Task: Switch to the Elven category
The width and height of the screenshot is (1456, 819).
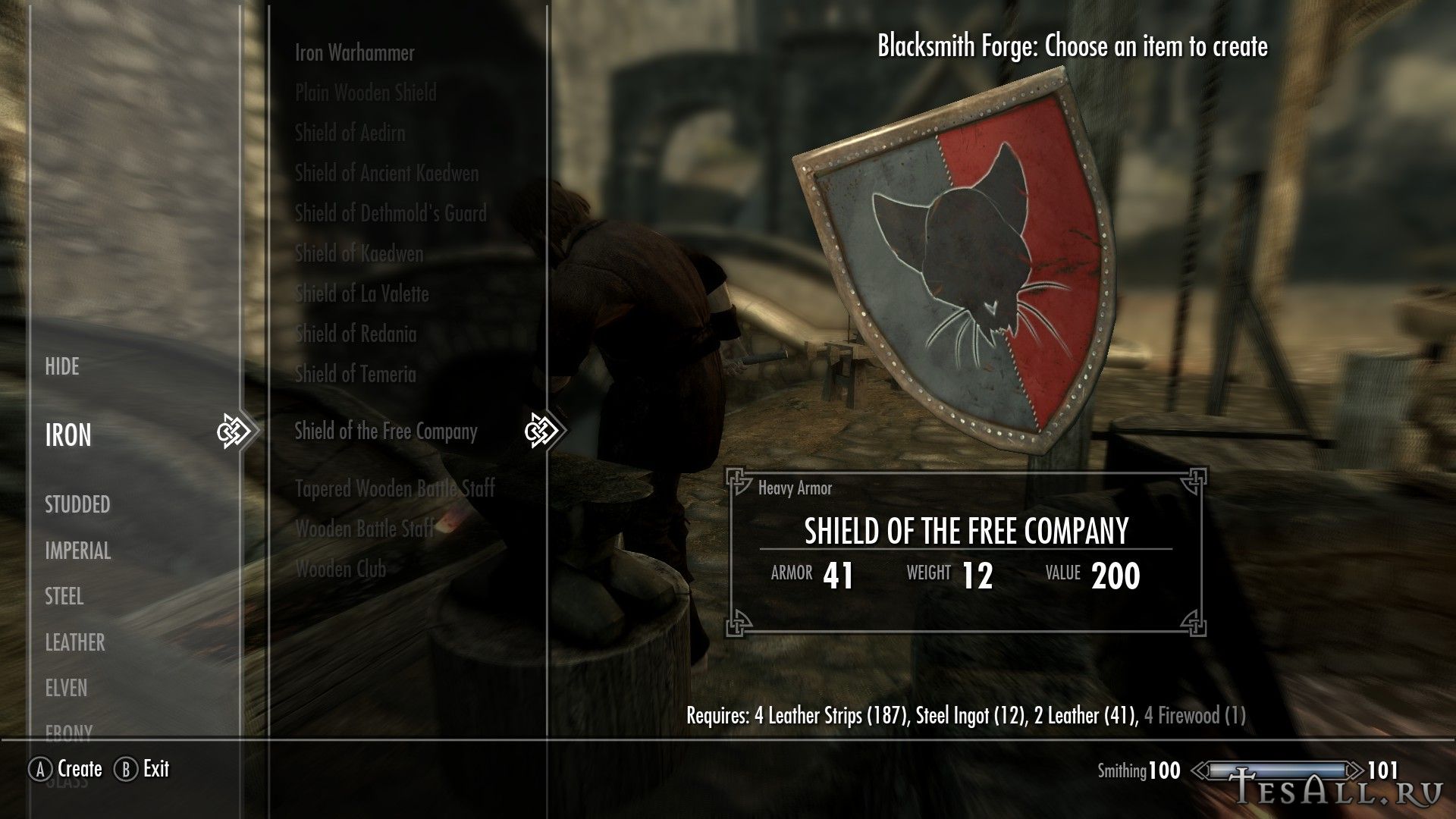Action: [67, 689]
